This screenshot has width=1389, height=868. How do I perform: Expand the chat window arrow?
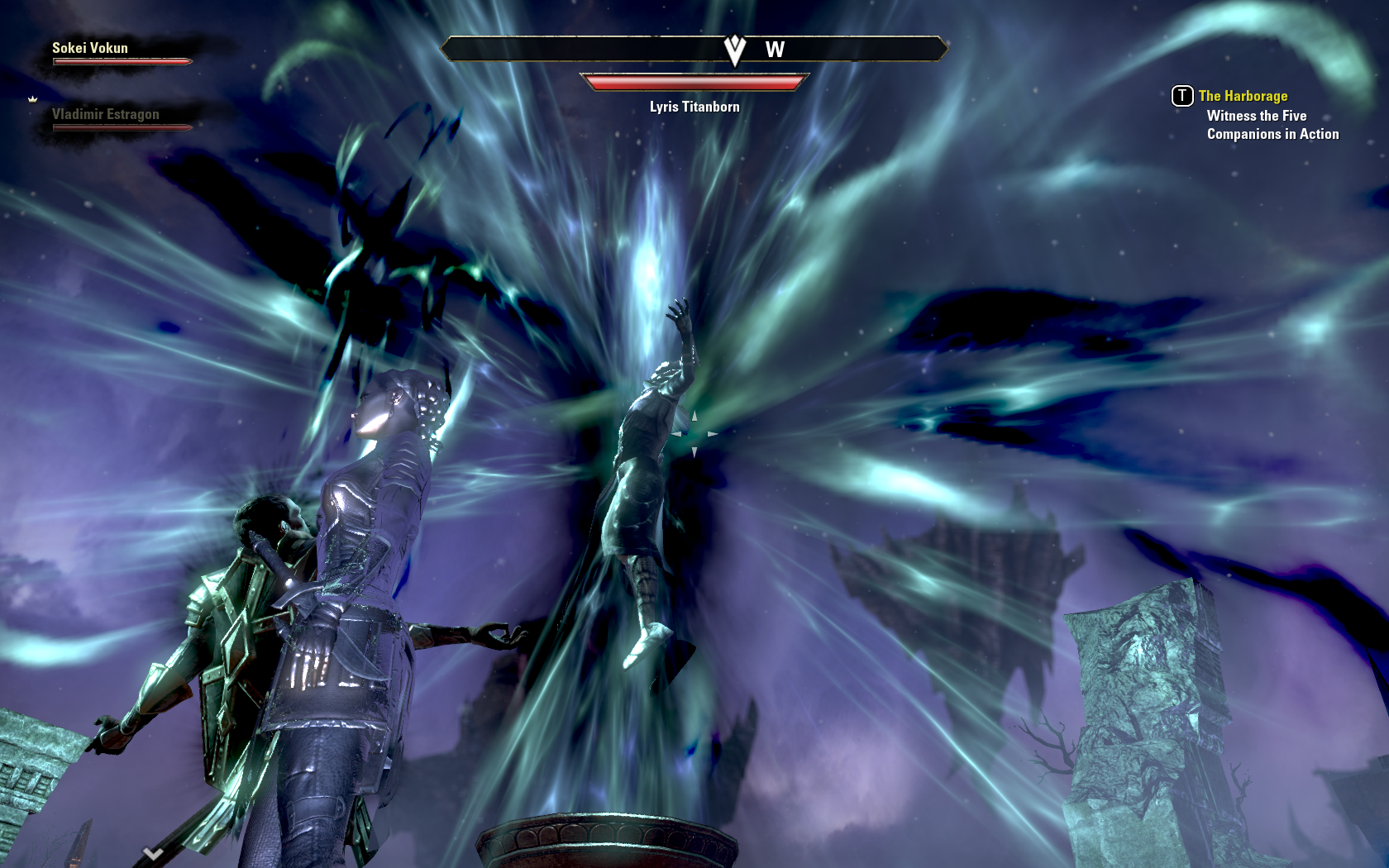tap(153, 854)
